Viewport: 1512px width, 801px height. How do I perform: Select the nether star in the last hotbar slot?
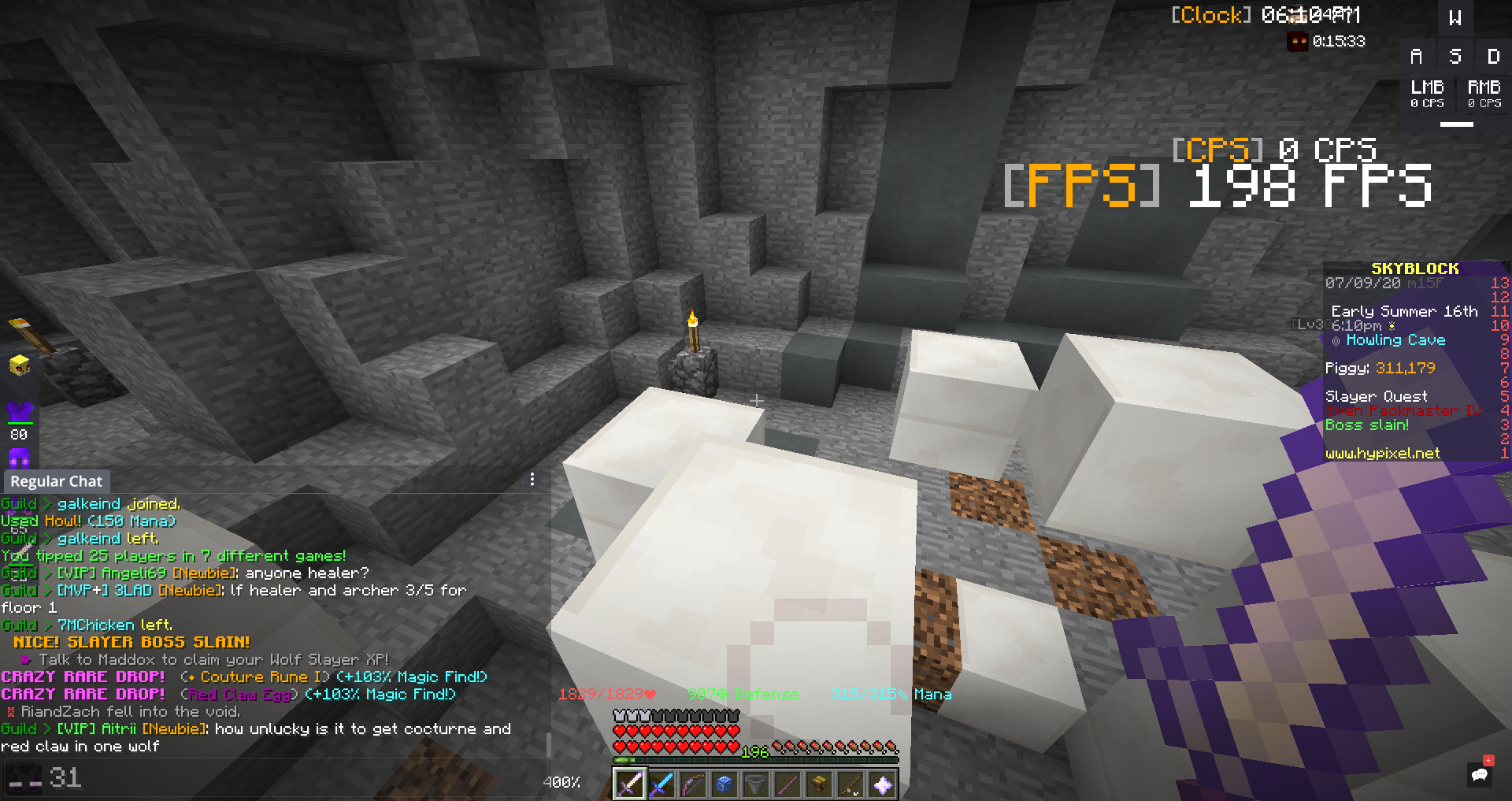click(x=881, y=784)
